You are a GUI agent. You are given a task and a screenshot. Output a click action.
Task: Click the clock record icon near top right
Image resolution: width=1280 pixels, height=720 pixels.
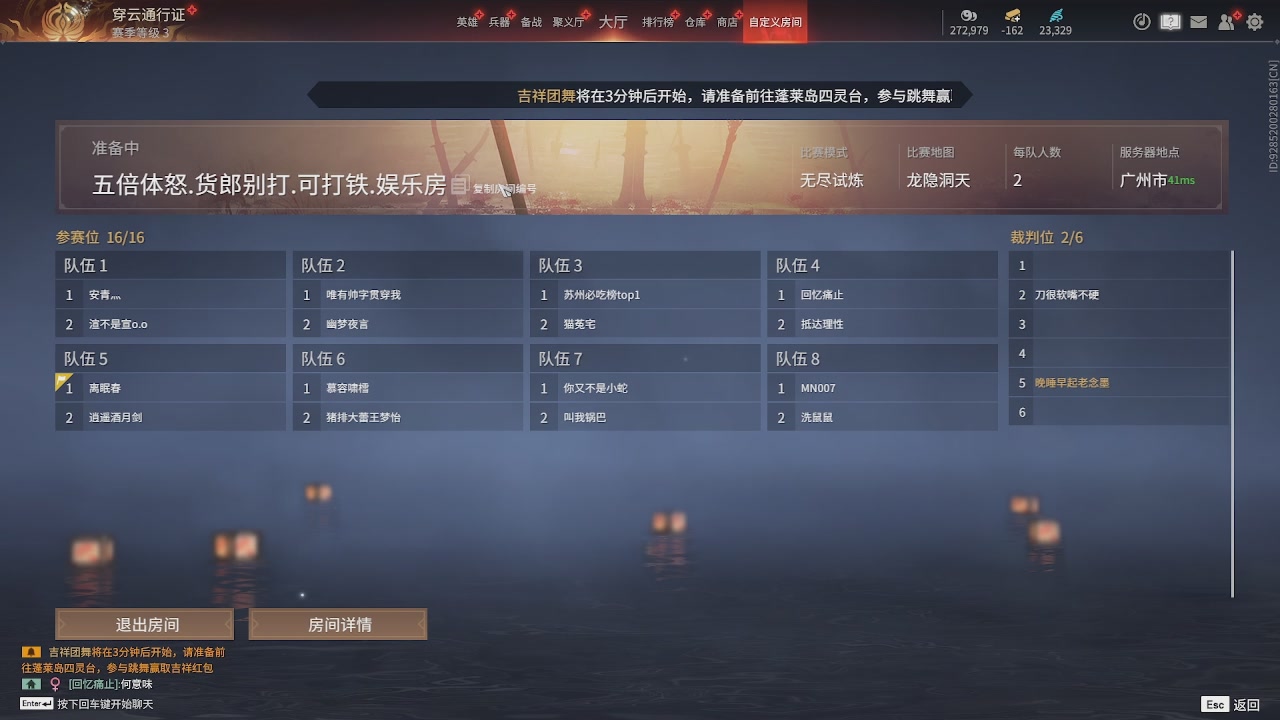(x=1142, y=21)
